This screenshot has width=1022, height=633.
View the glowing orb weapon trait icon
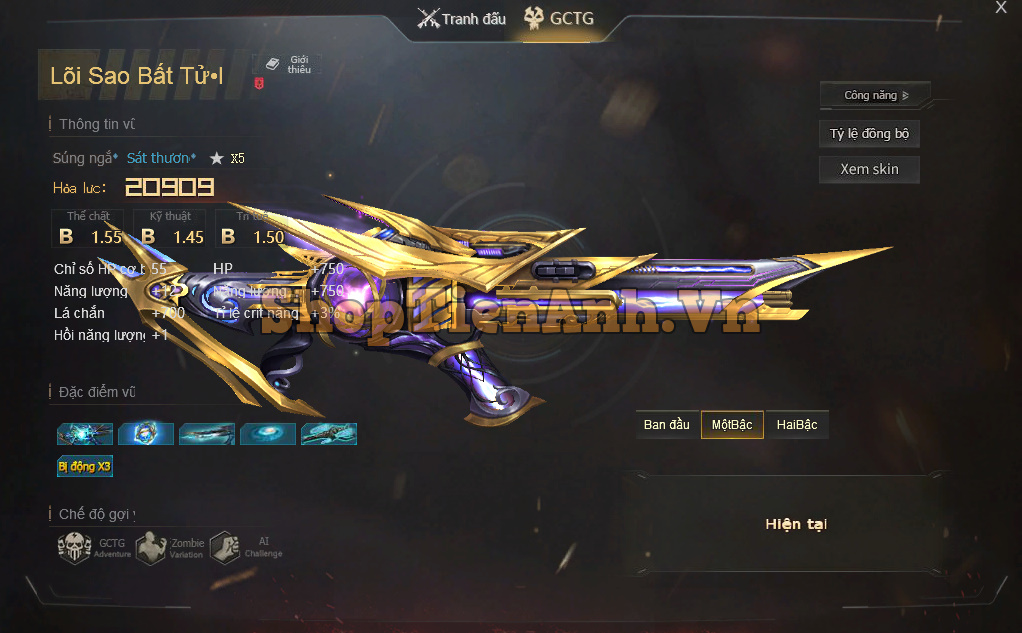click(x=146, y=434)
